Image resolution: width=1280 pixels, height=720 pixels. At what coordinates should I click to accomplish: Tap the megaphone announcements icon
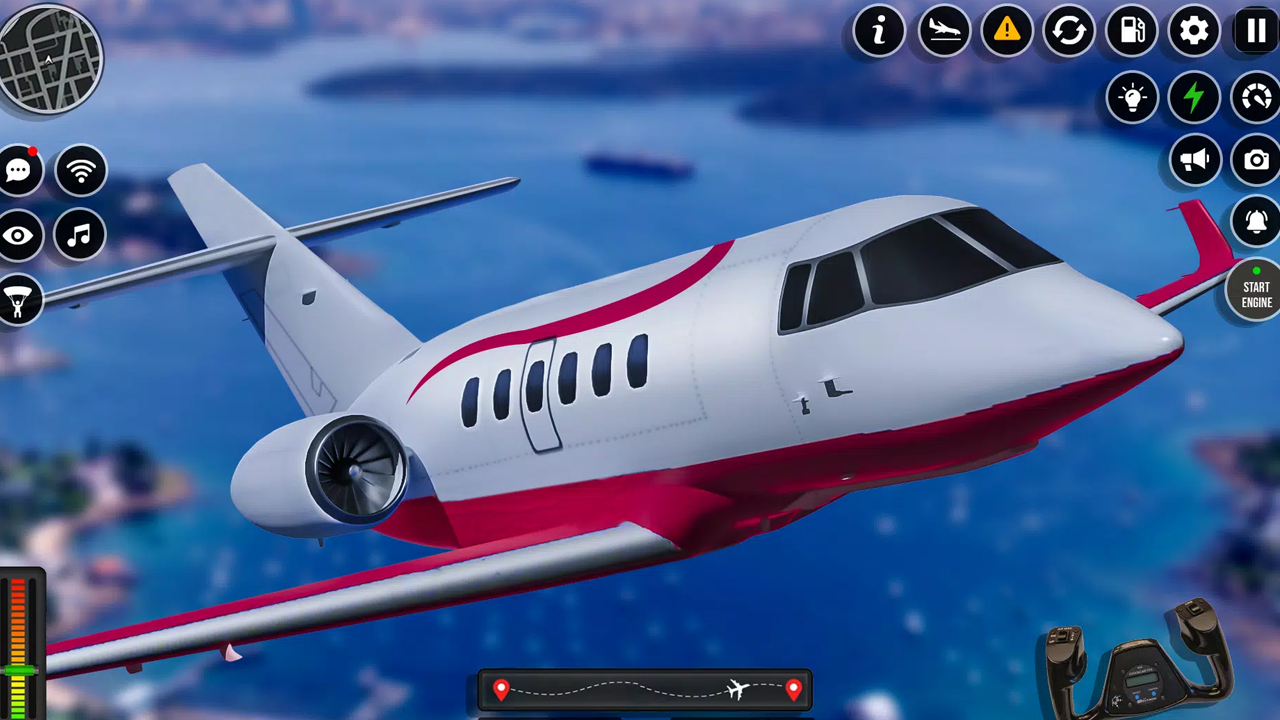point(1194,161)
